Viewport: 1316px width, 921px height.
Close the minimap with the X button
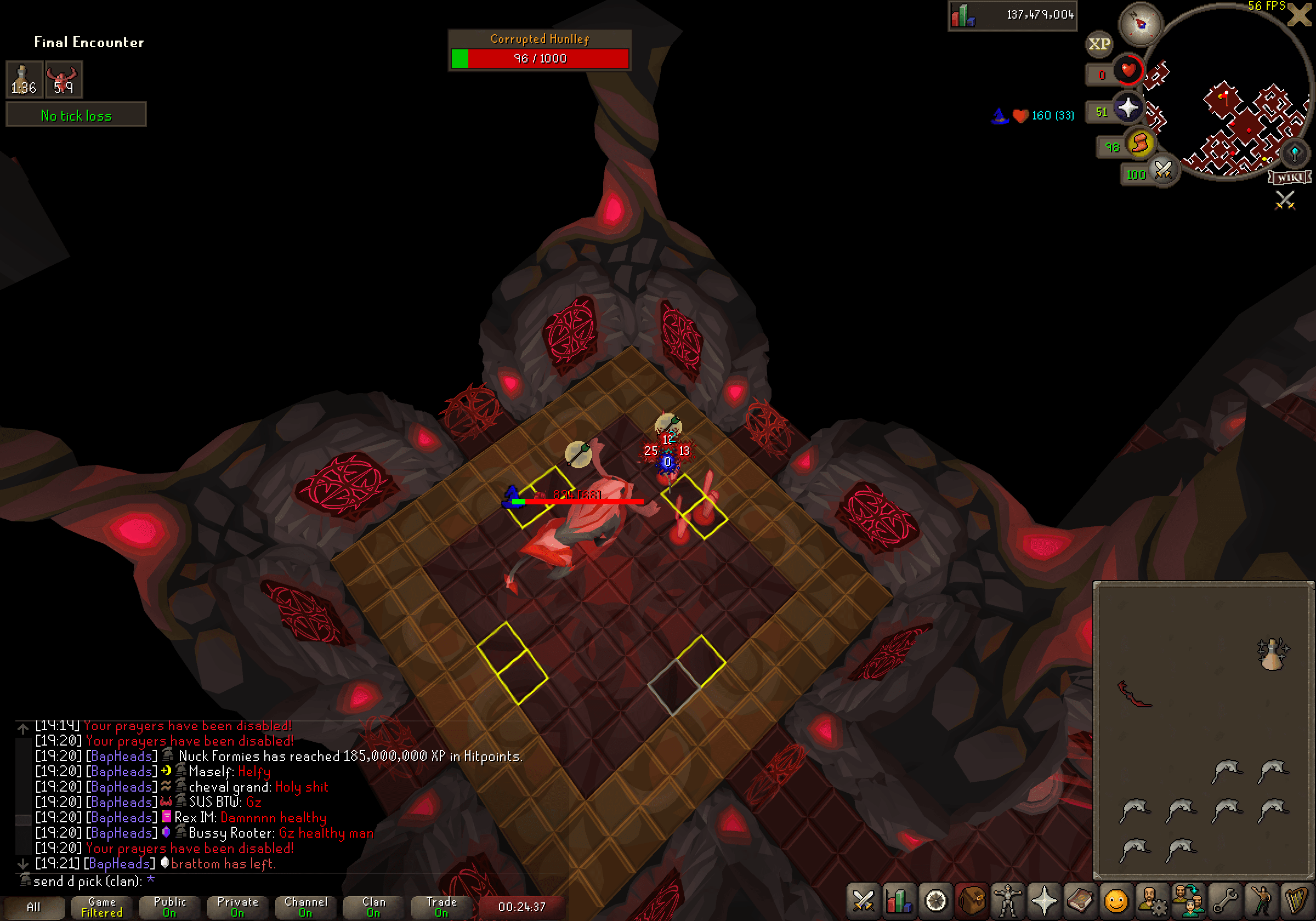[1299, 15]
